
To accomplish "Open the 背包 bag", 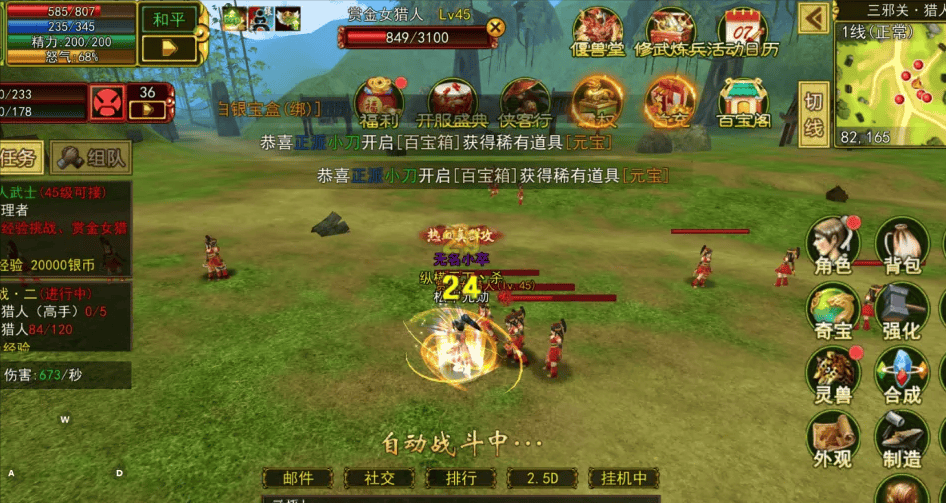I will coord(902,244).
